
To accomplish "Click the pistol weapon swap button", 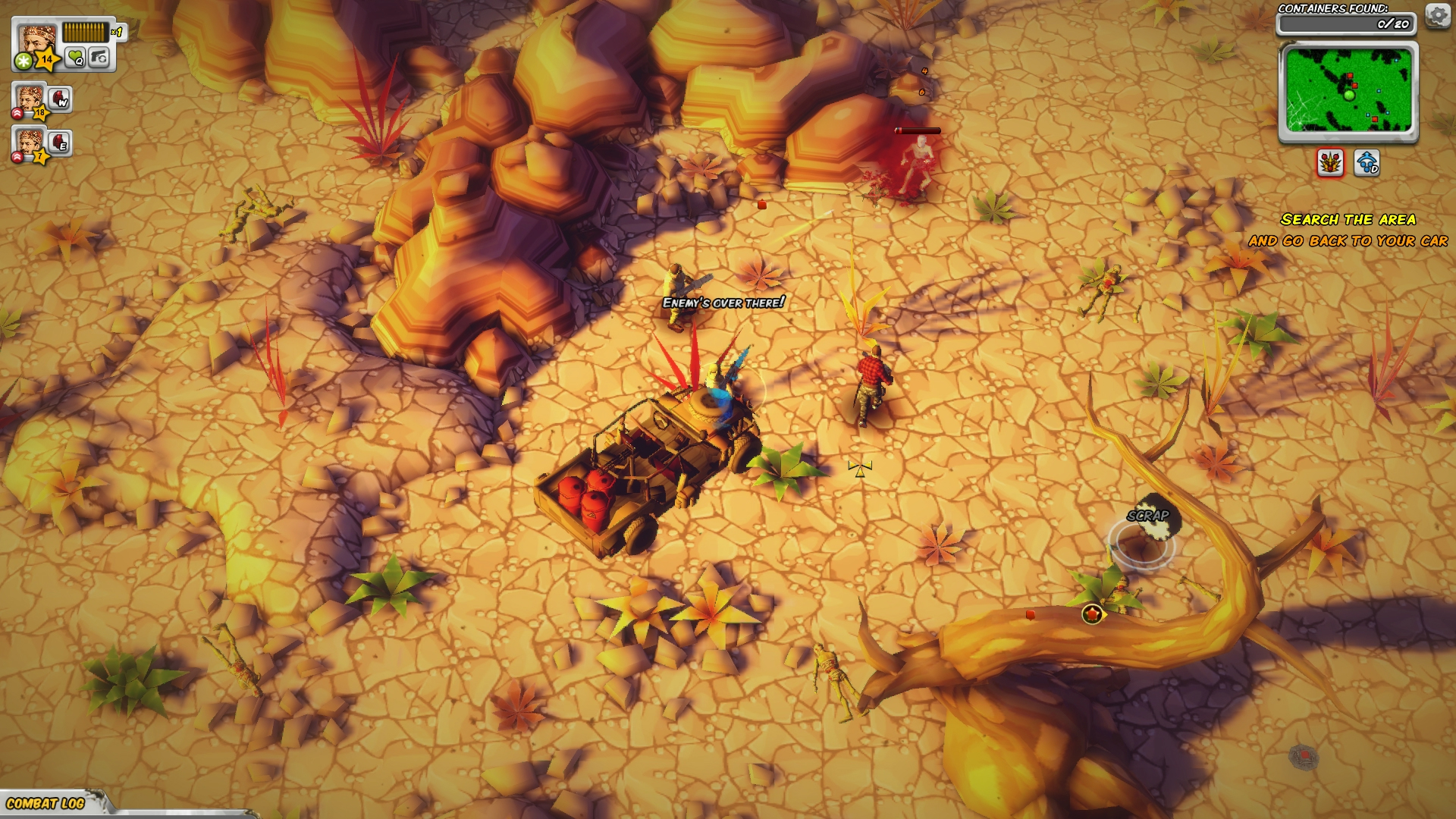I will [x=99, y=57].
